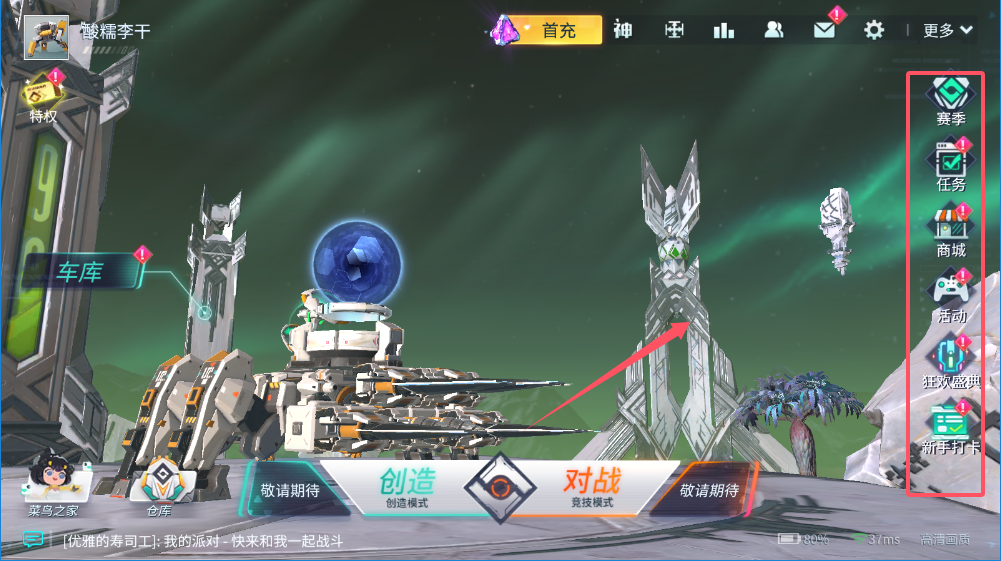Open the 特权 privilege icon

43,96
